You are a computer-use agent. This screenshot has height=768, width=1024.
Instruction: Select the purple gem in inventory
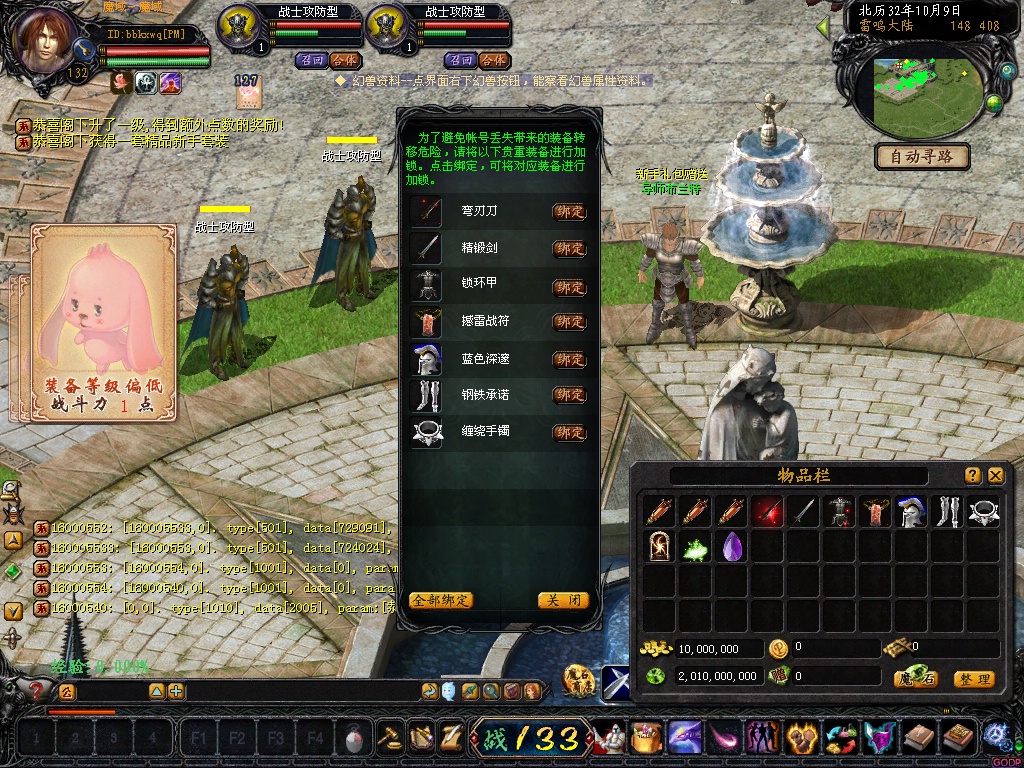[732, 546]
